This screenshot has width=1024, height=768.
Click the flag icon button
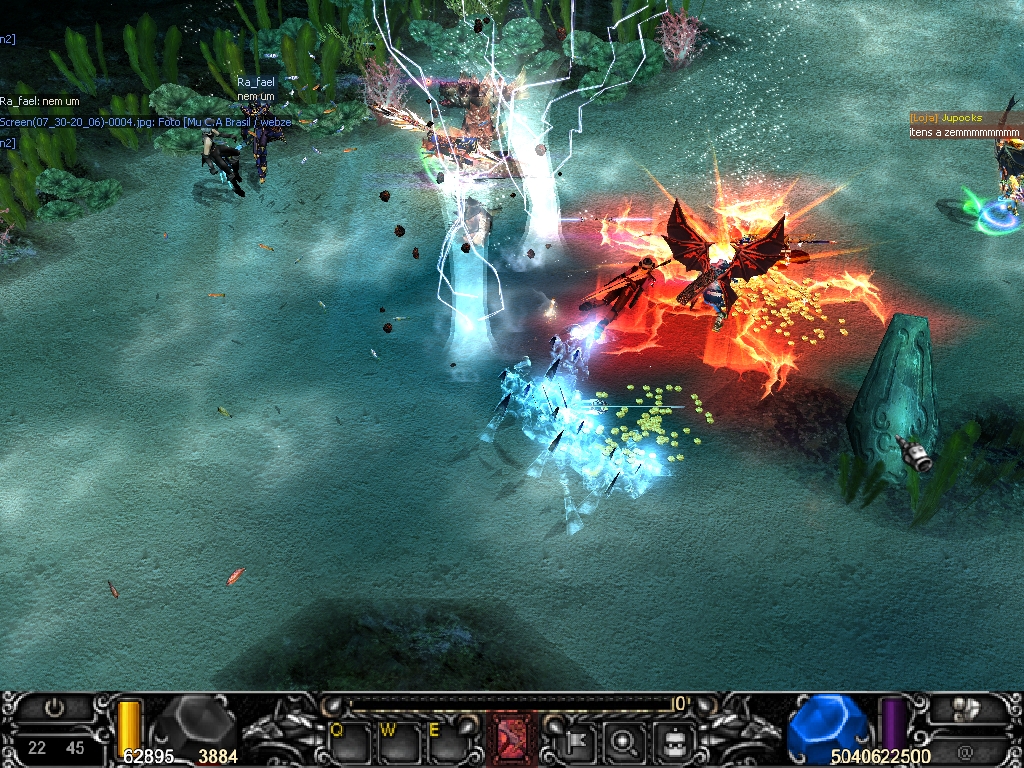coord(579,742)
